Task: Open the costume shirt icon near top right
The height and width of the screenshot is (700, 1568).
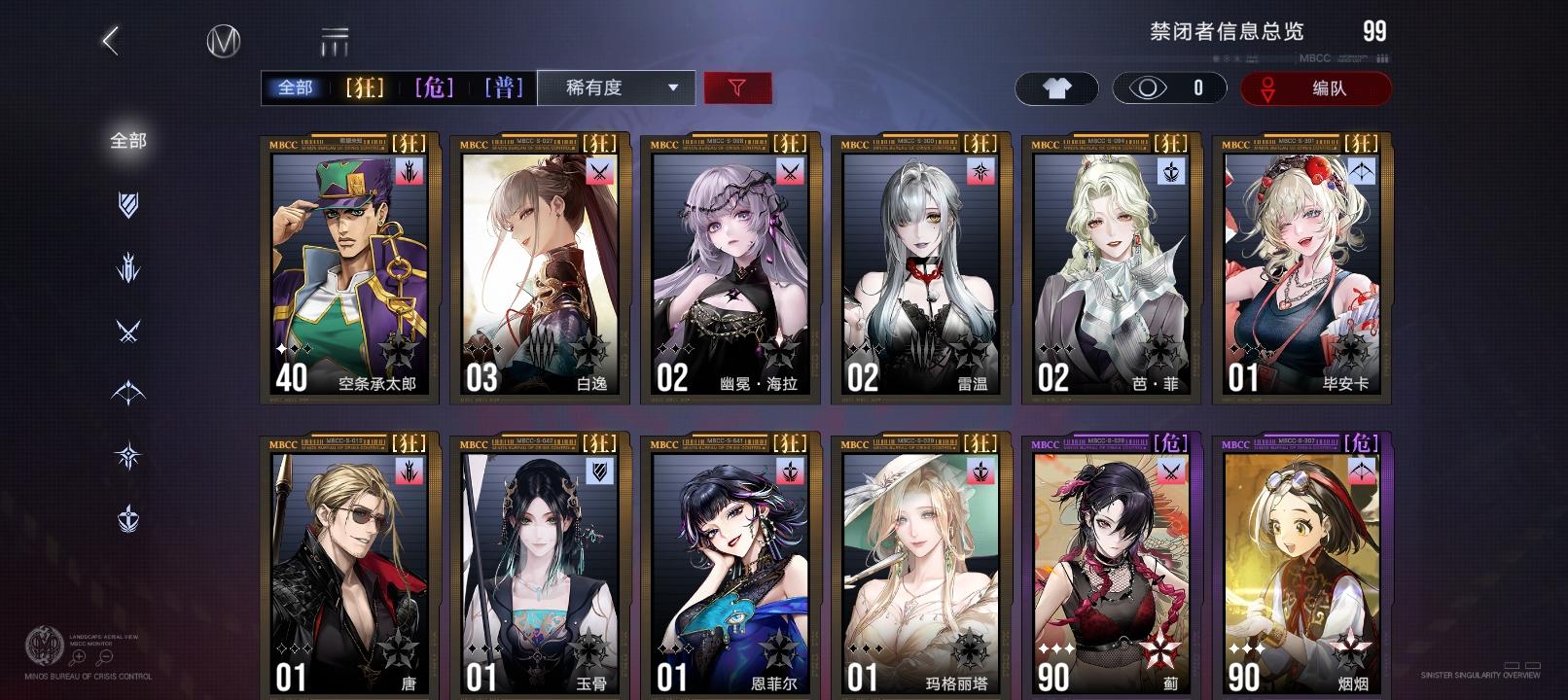Action: click(1056, 88)
